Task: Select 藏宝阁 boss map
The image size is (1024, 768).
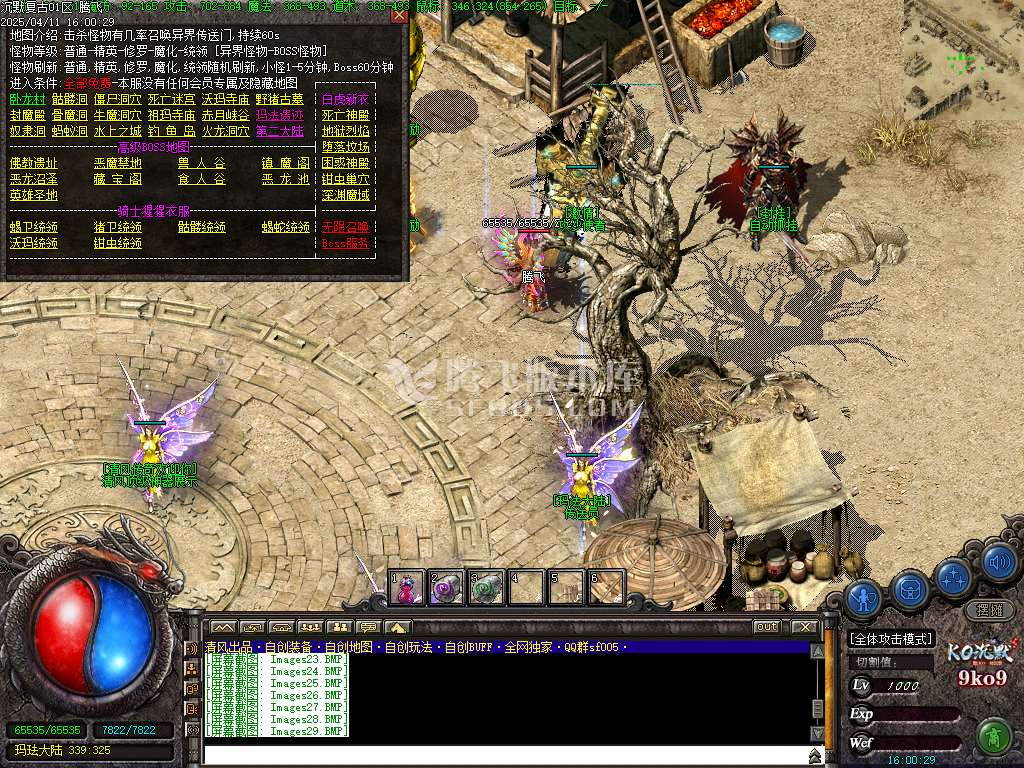Action: 118,180
